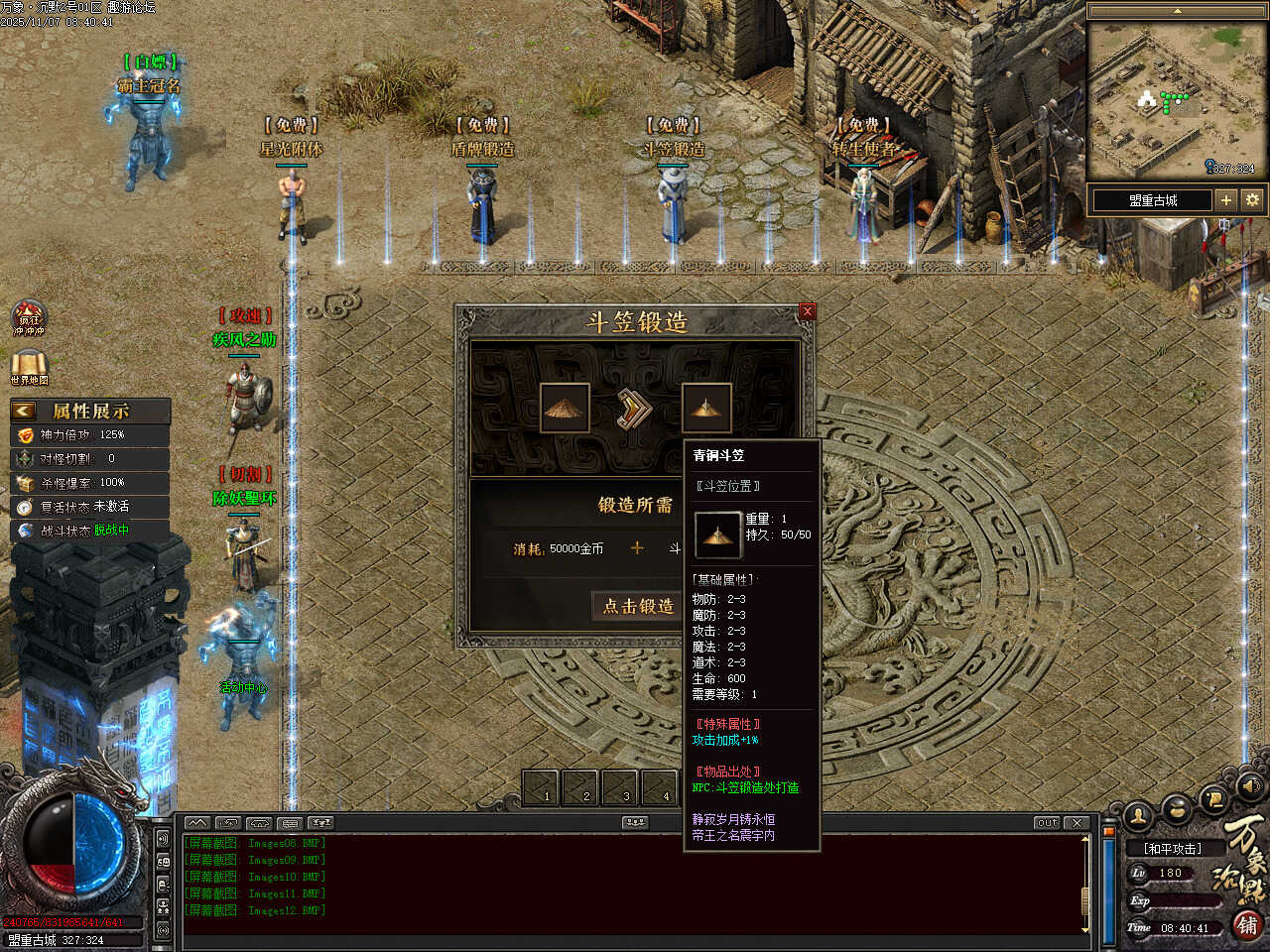Collapse the minimap with the top arrow bar
The image size is (1270, 952).
(x=1177, y=11)
